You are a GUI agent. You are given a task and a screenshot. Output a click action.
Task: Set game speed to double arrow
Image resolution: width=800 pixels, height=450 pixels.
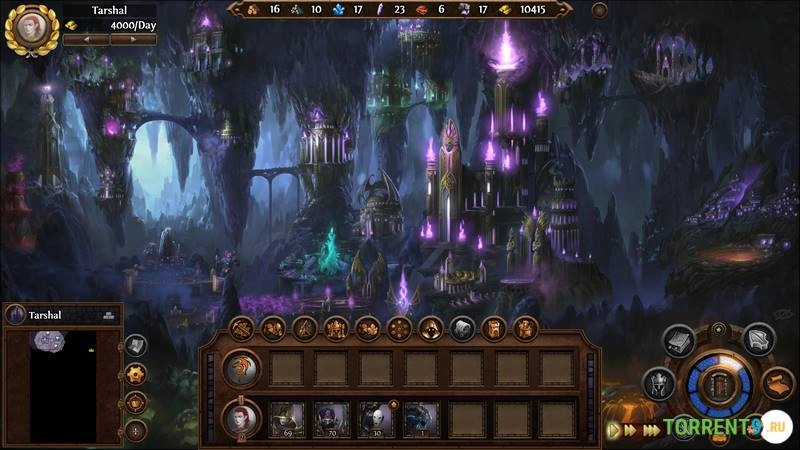[x=631, y=430]
